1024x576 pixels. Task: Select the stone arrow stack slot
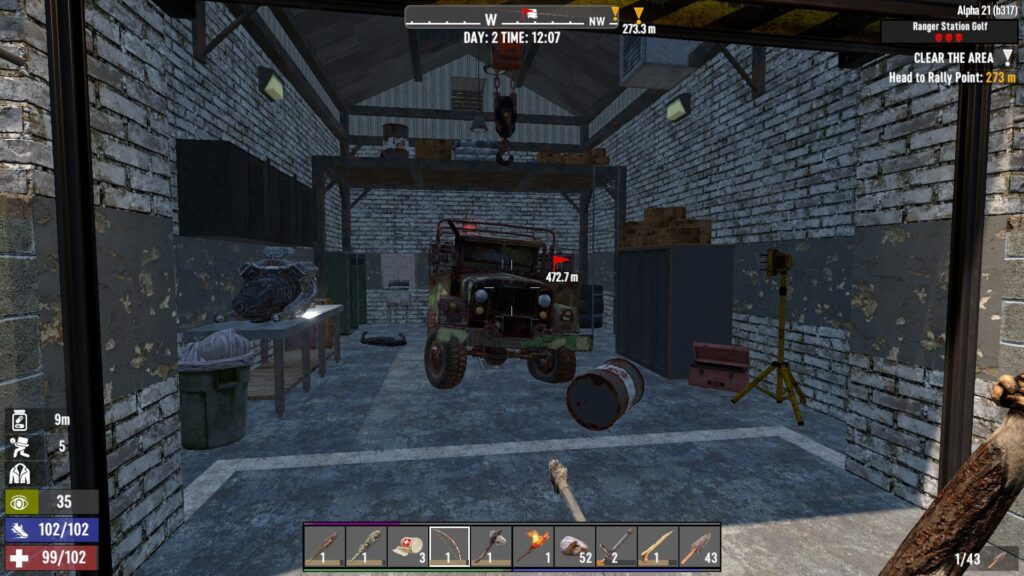click(699, 546)
